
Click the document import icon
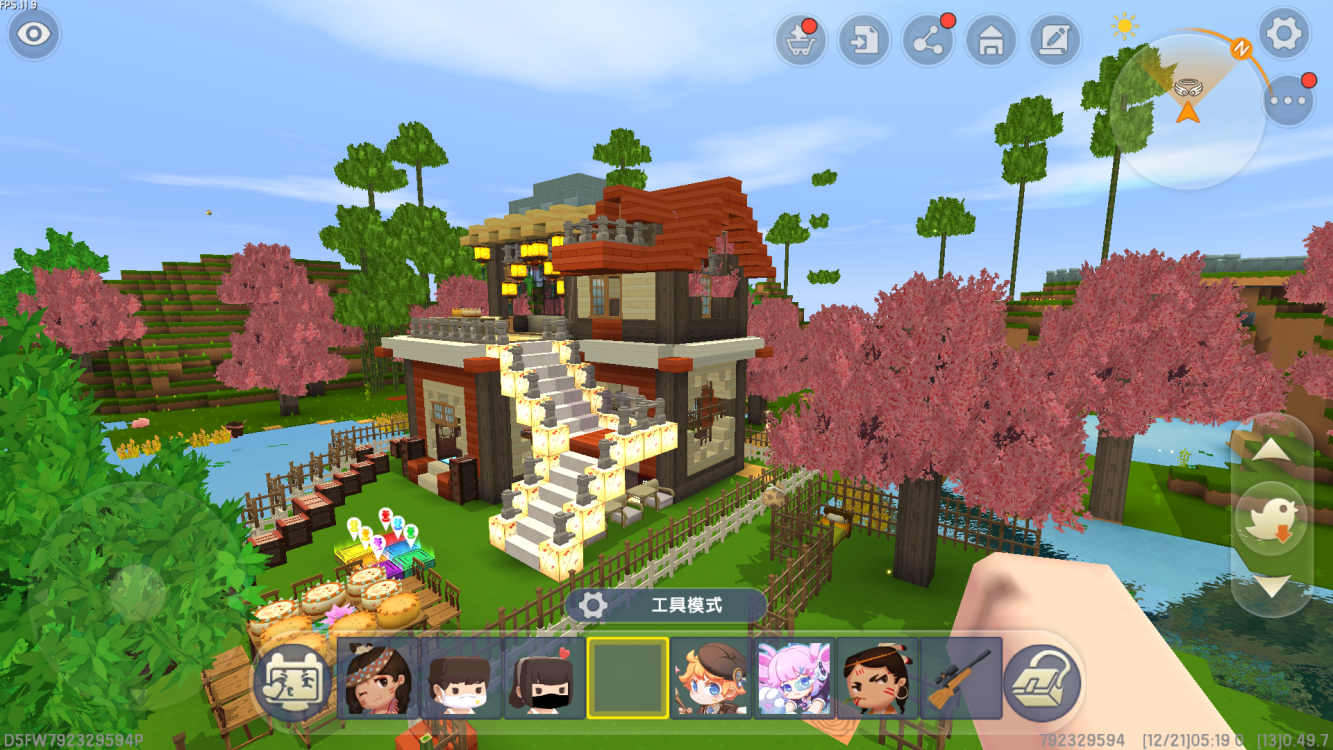pos(864,41)
